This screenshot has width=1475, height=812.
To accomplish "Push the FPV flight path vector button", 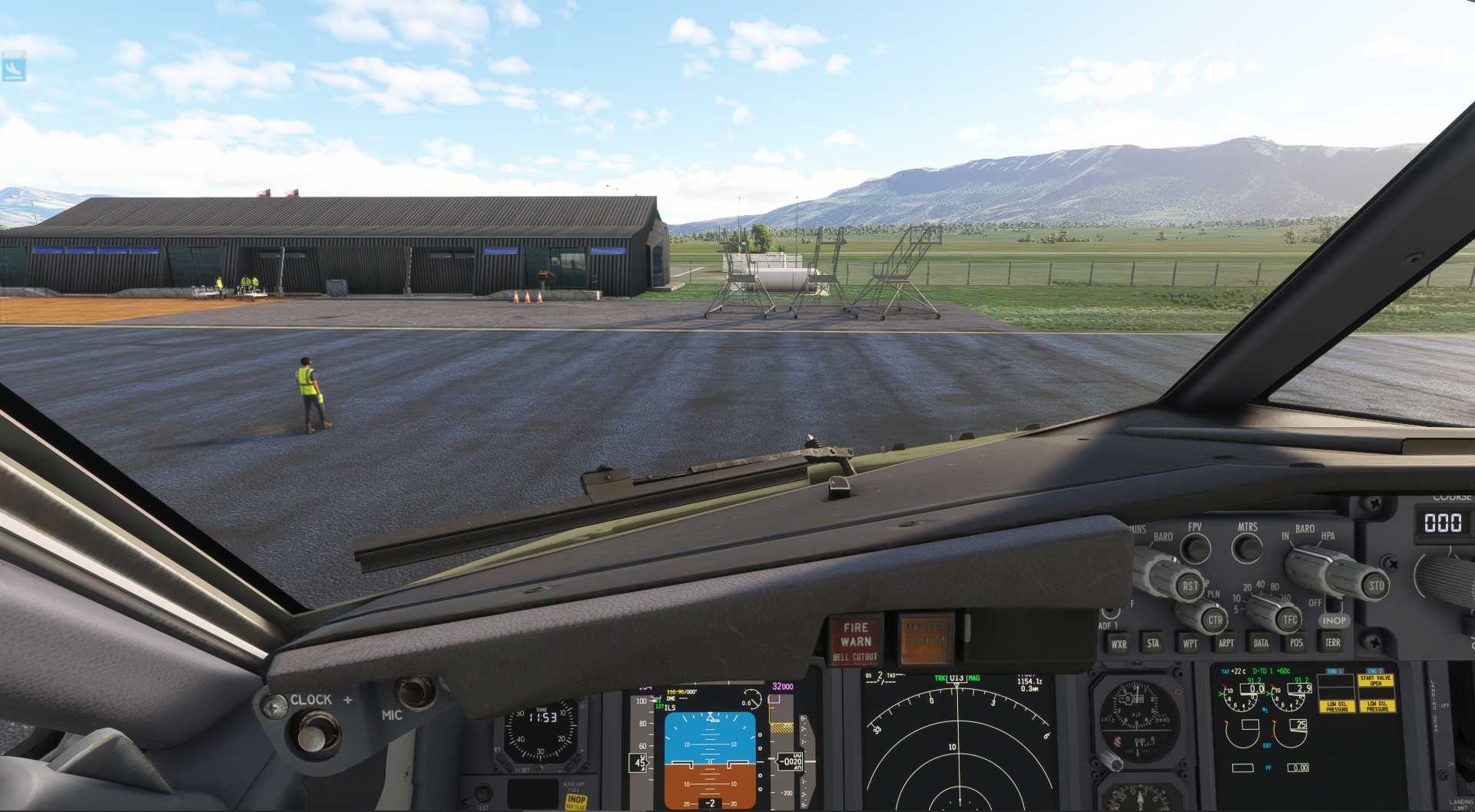I will pos(1195,548).
